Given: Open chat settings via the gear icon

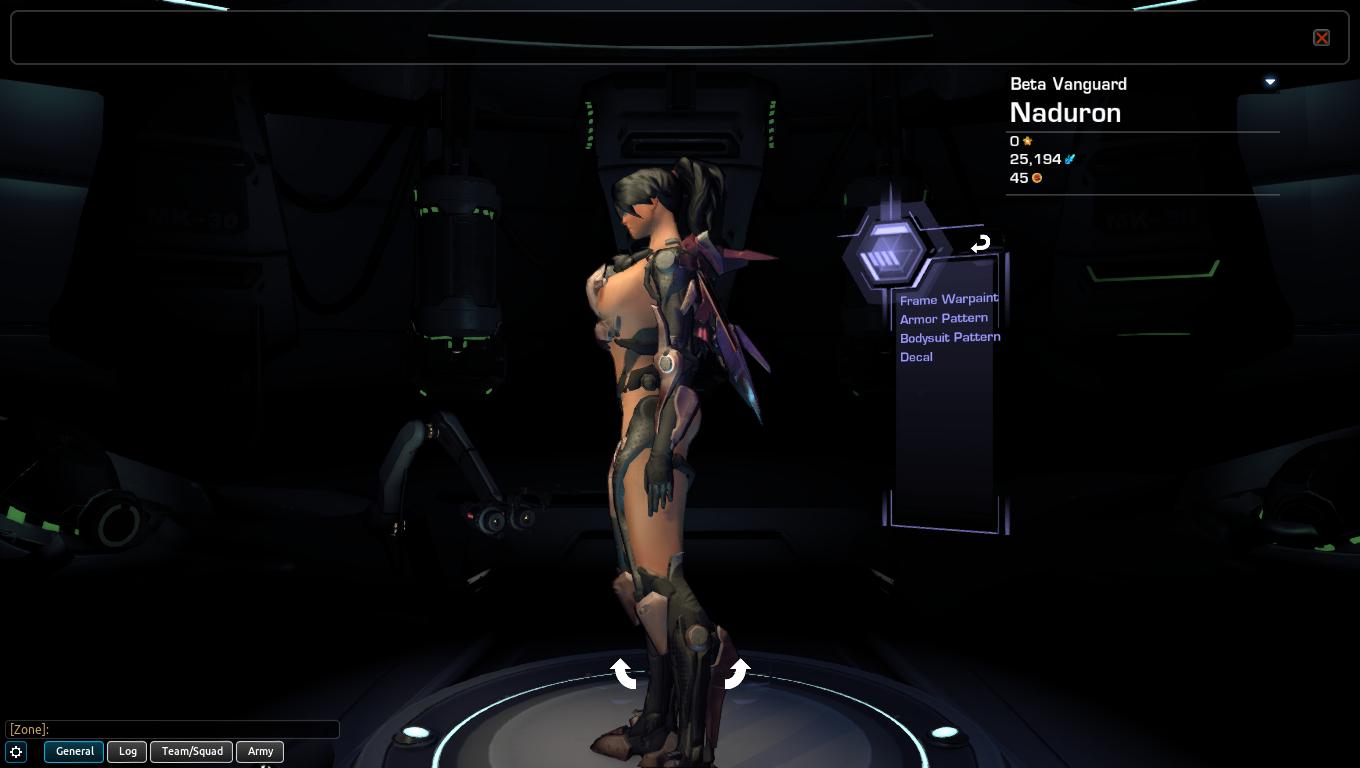Looking at the screenshot, I should (17, 751).
